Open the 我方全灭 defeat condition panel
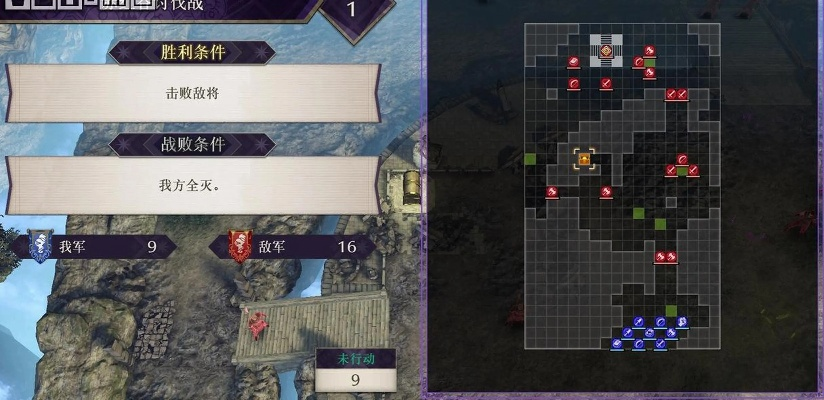 tap(192, 185)
